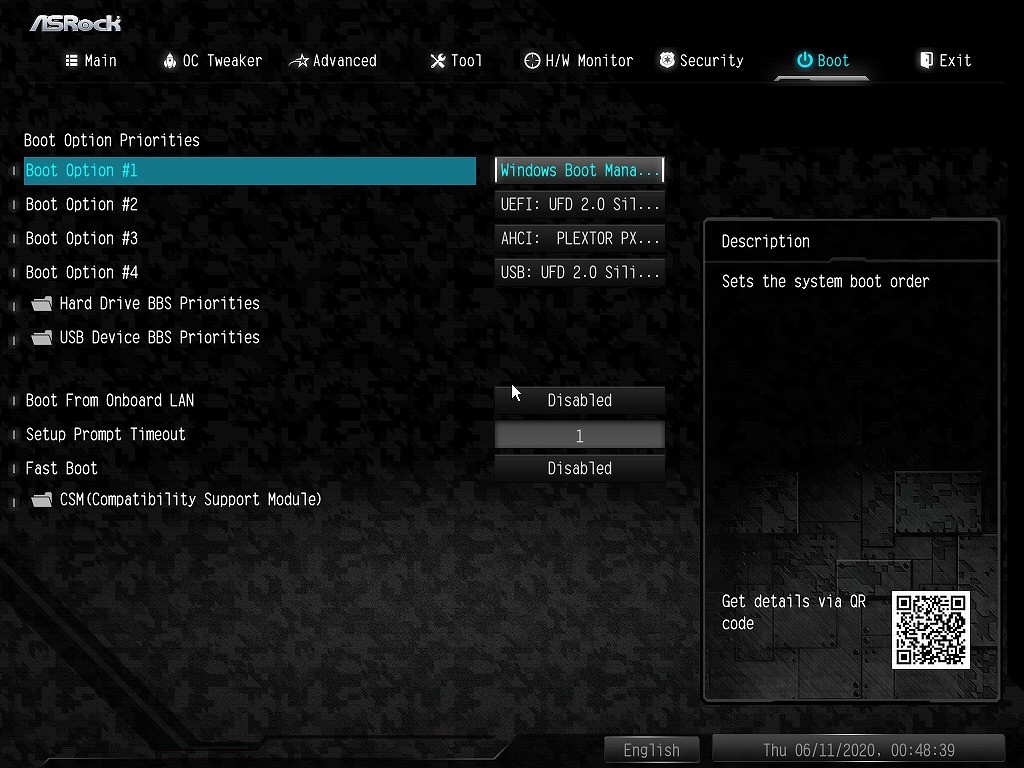The height and width of the screenshot is (768, 1024).
Task: Open the OC Tweaker tab
Action: click(x=212, y=61)
